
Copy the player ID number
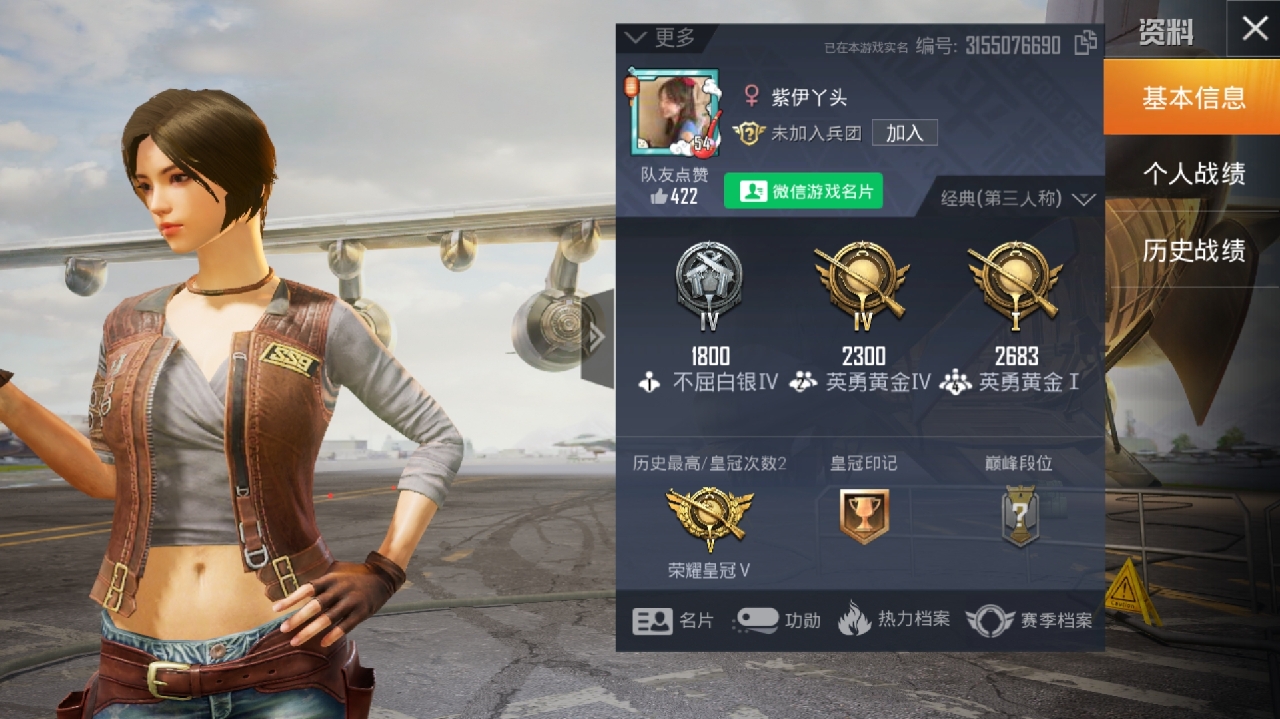click(x=1085, y=43)
